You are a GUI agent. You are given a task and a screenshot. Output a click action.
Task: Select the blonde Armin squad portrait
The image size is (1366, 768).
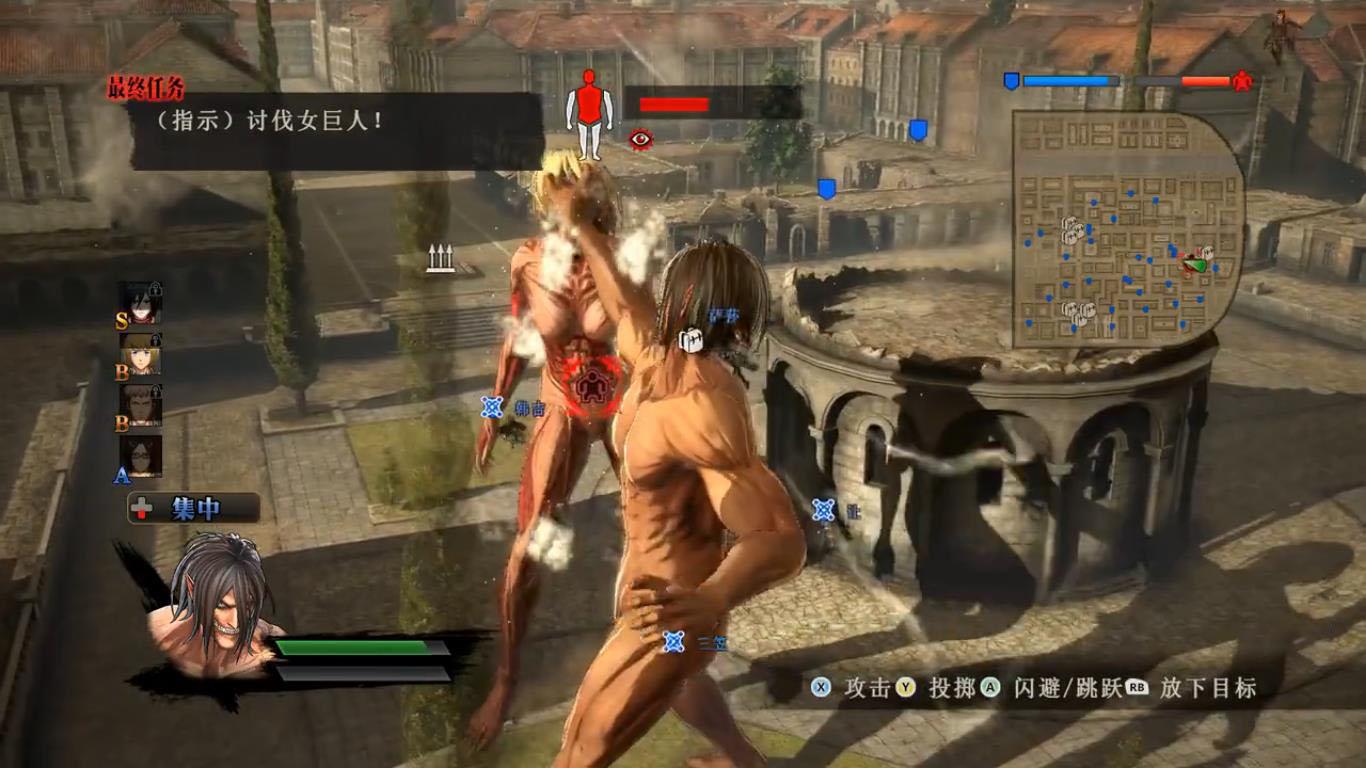(141, 354)
